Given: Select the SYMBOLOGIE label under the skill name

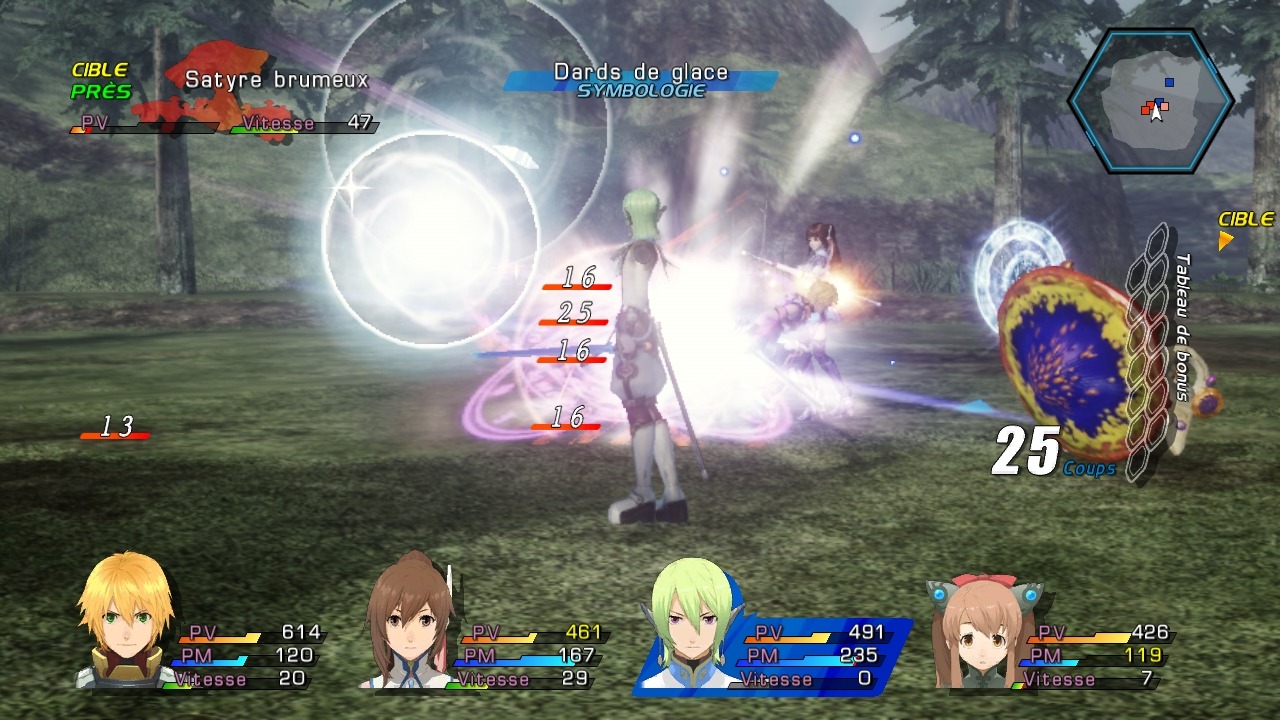Looking at the screenshot, I should coord(643,90).
